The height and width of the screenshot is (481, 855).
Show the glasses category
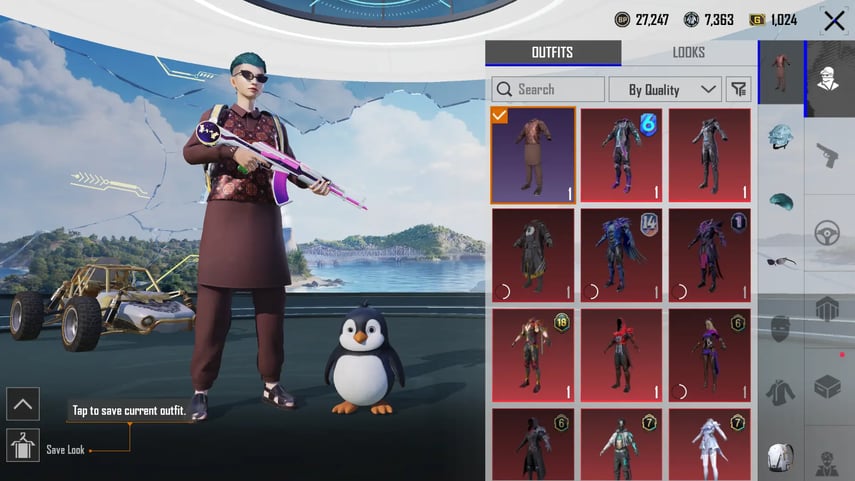781,262
